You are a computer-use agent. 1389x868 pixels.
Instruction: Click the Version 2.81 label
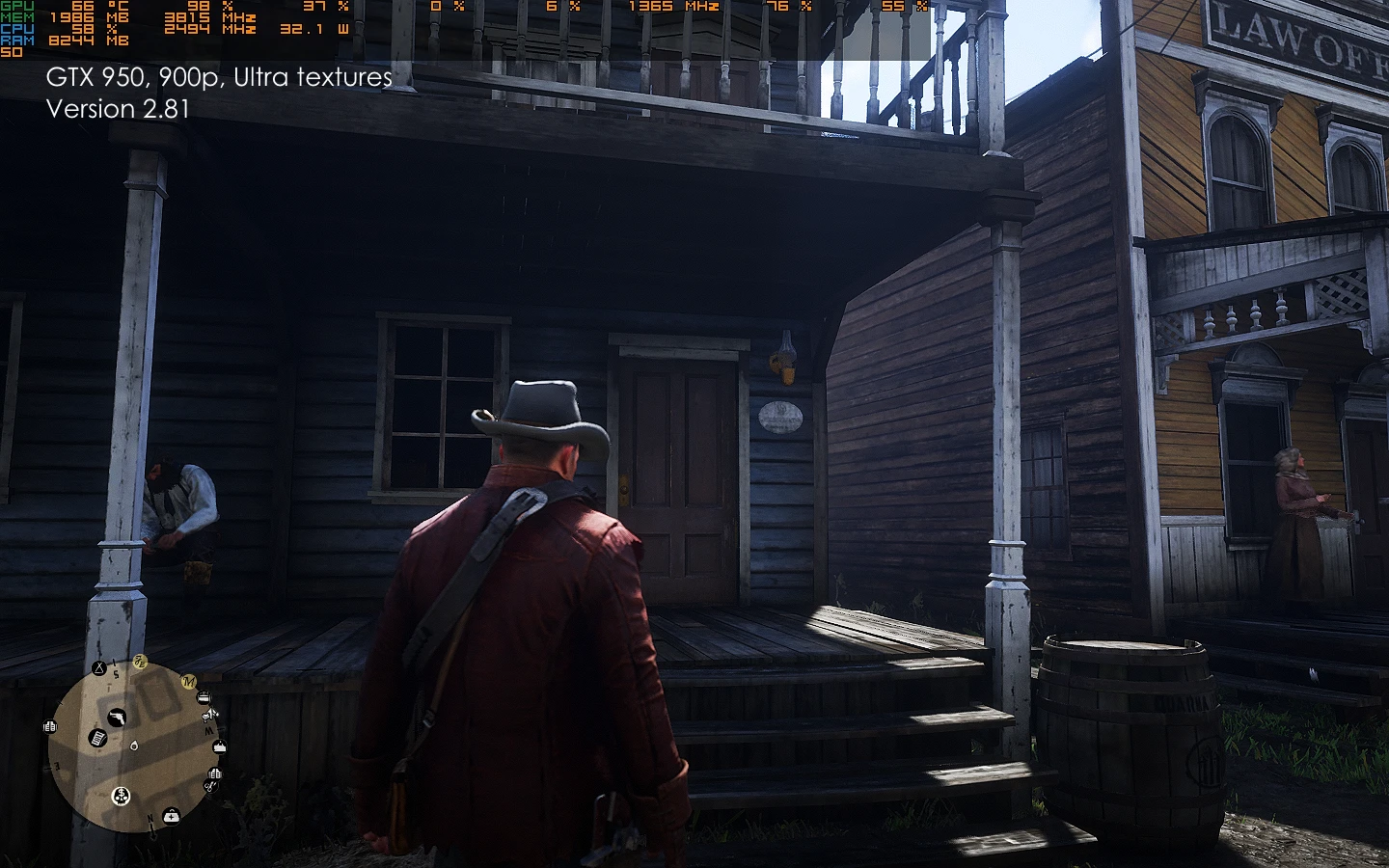(x=118, y=109)
